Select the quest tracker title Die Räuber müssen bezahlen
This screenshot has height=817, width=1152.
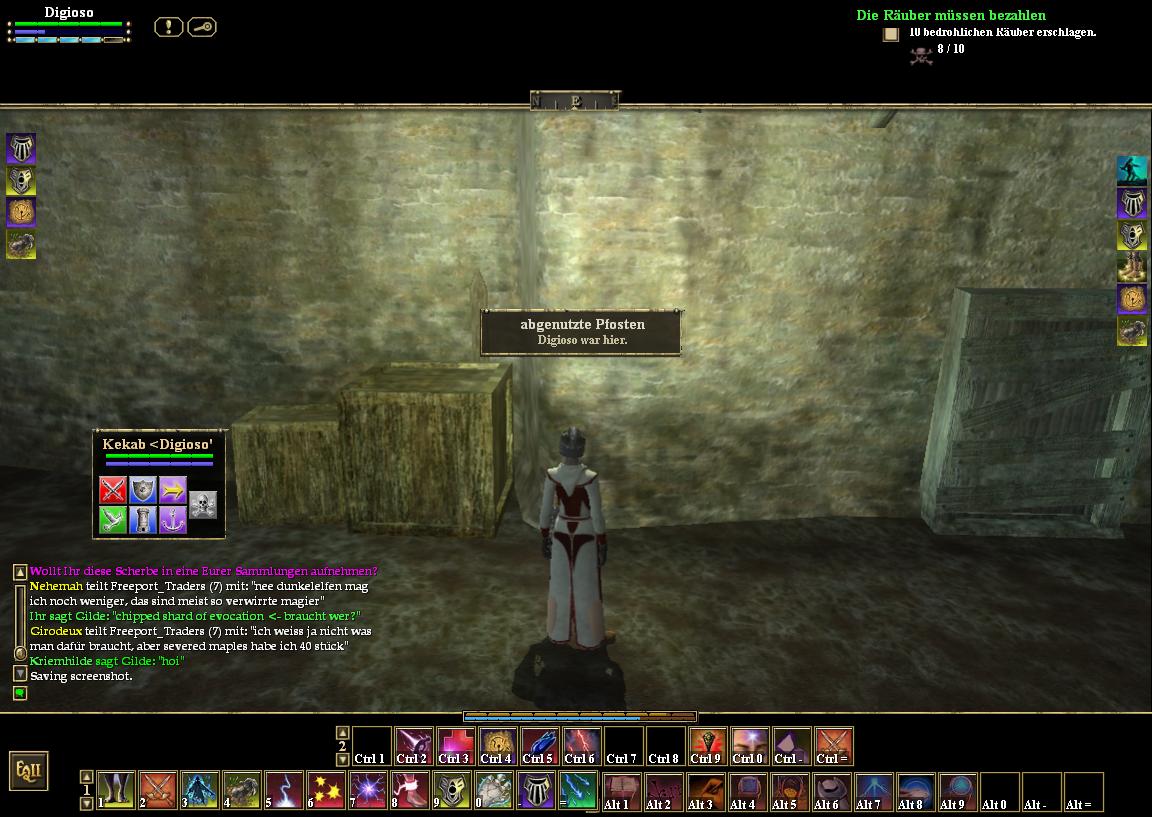click(951, 15)
